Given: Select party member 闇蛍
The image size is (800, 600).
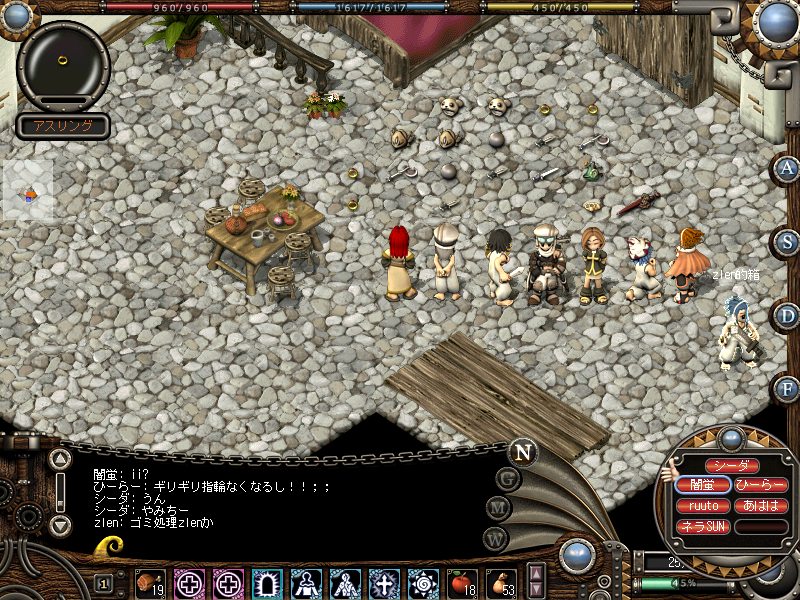Looking at the screenshot, I should tap(704, 485).
